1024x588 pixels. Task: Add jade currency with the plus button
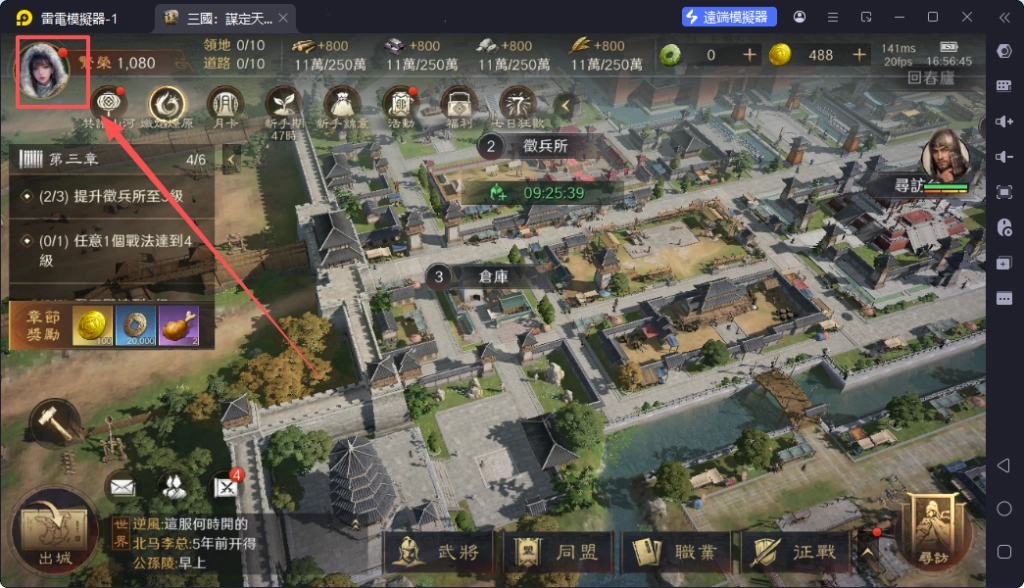[x=750, y=55]
